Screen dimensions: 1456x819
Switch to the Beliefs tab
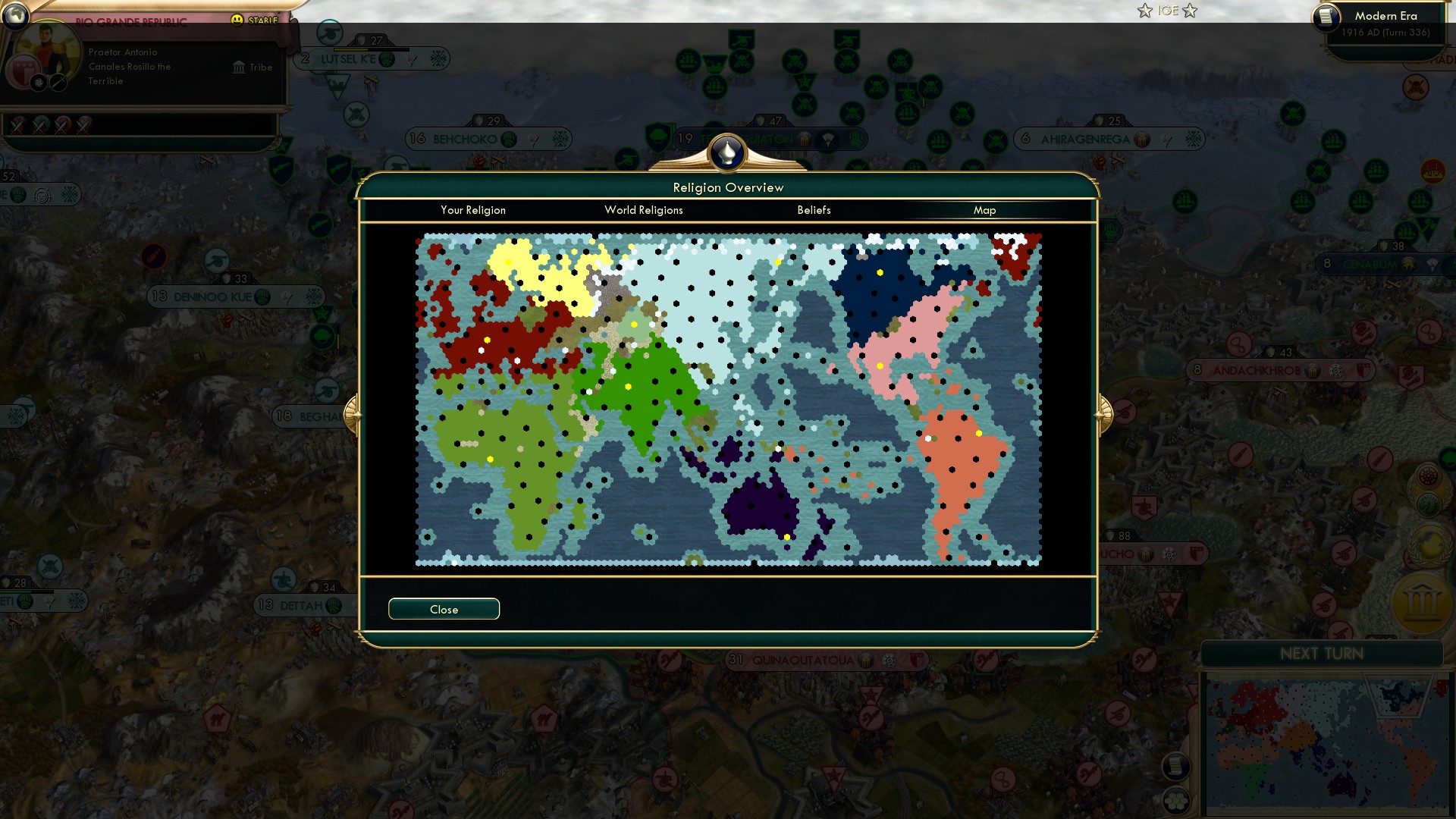814,210
